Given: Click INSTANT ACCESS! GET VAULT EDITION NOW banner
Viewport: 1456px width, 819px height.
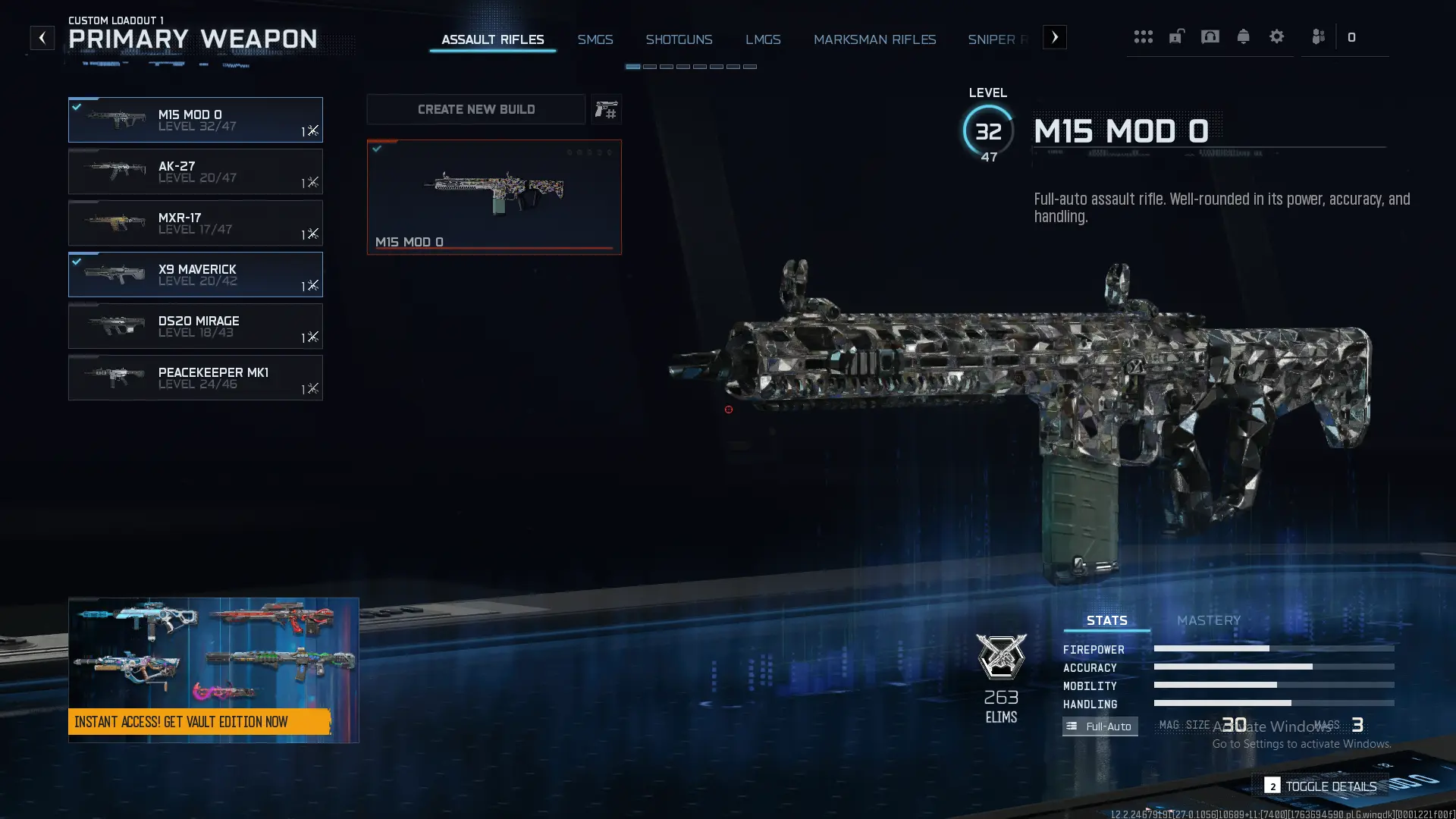Looking at the screenshot, I should tap(202, 722).
